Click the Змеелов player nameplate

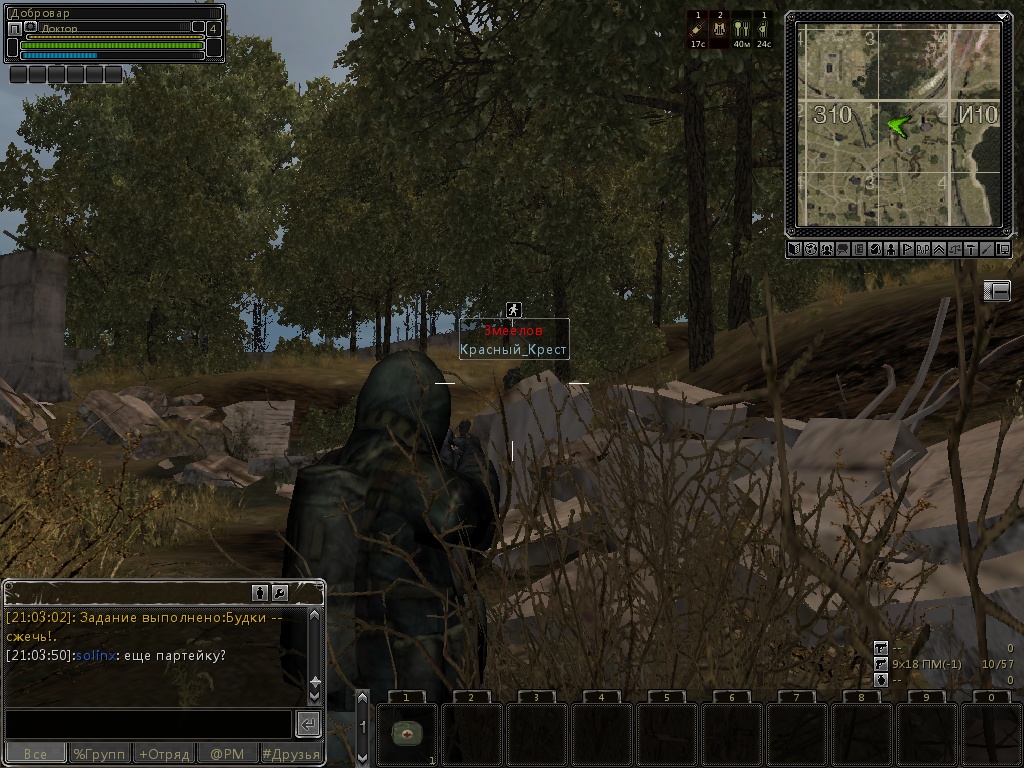(x=514, y=330)
